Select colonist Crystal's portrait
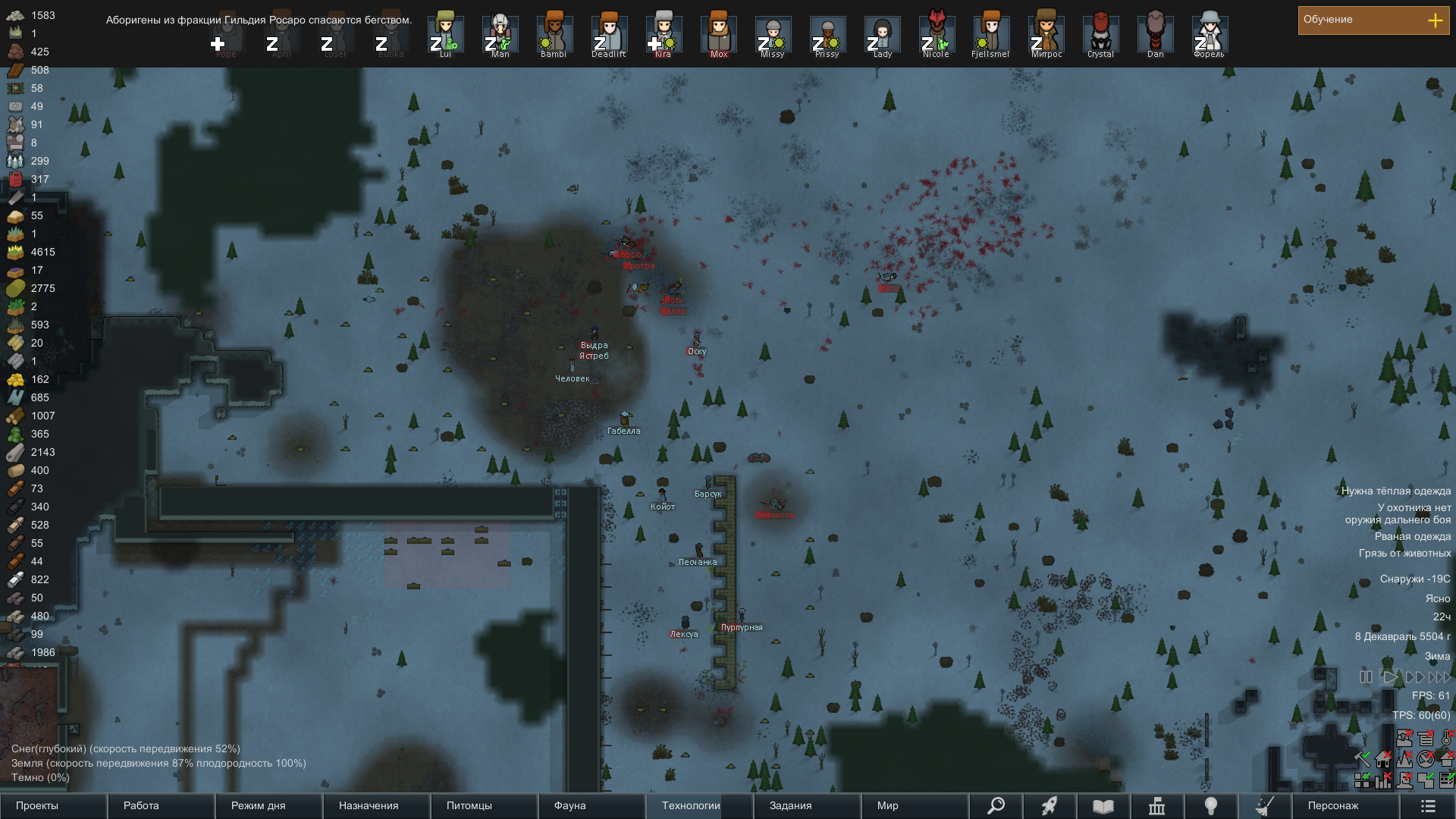 (1100, 34)
